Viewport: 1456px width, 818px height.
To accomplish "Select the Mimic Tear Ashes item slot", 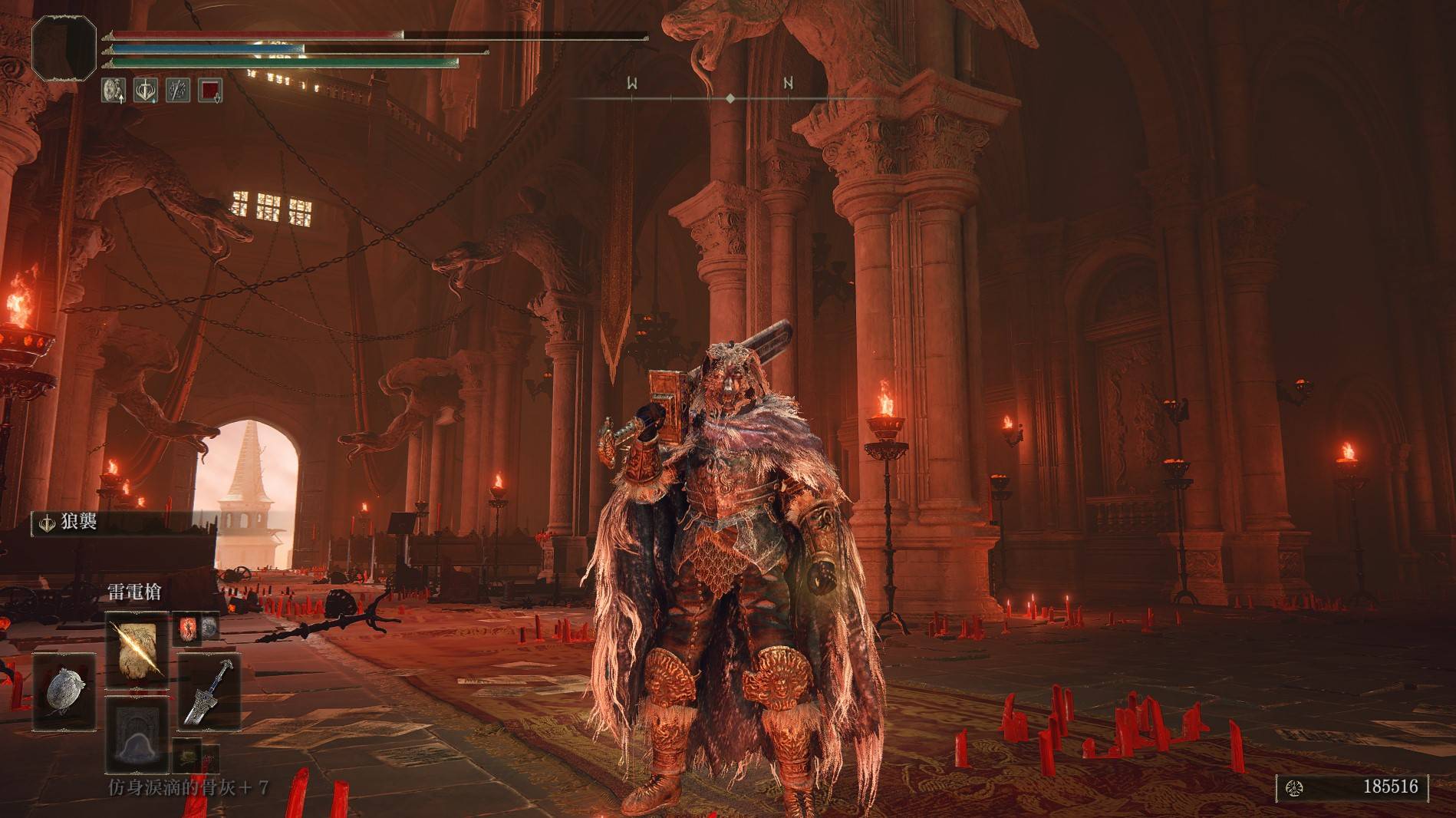I will pos(137,734).
